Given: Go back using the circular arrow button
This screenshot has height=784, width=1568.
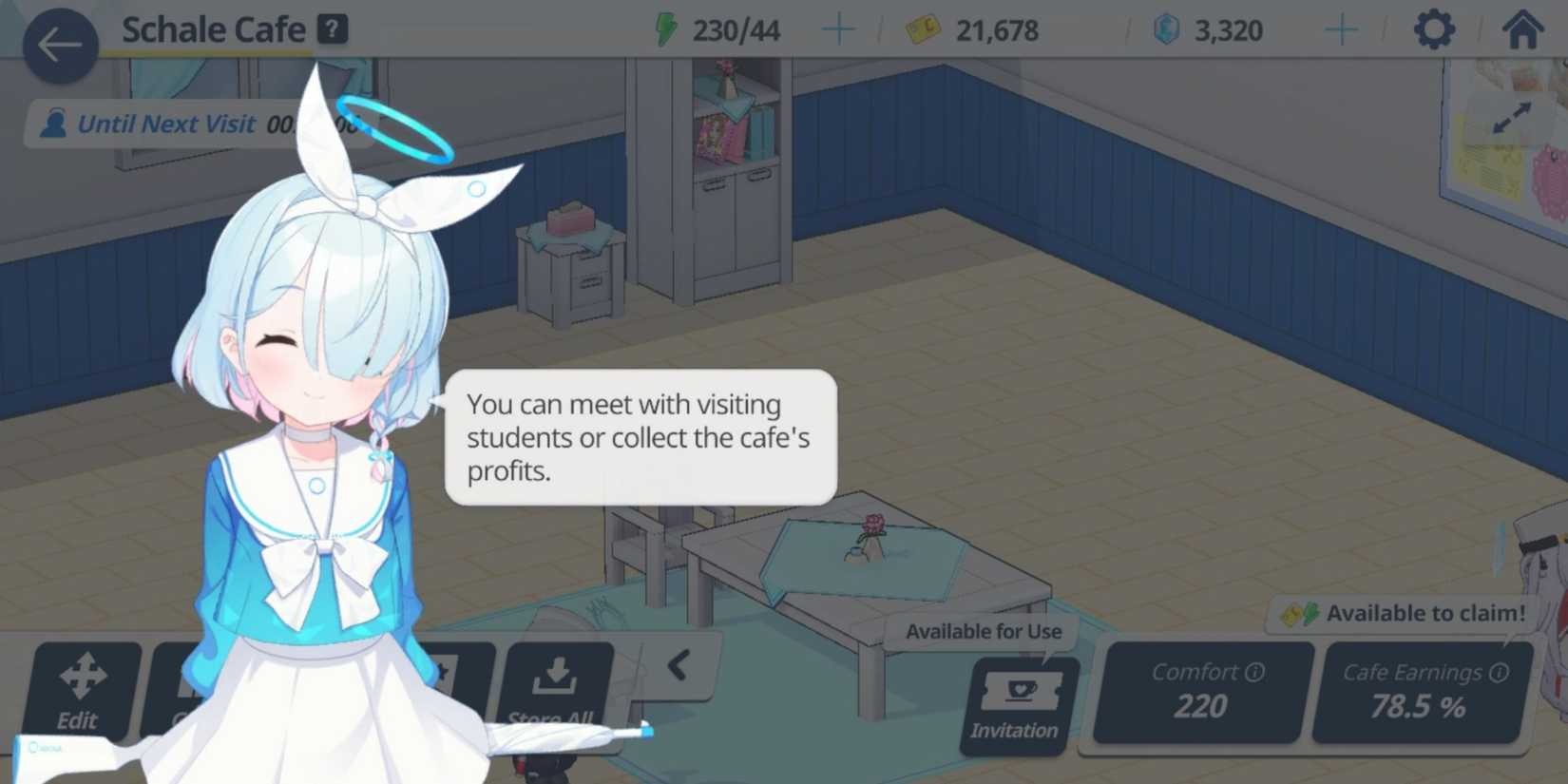Looking at the screenshot, I should [x=59, y=43].
